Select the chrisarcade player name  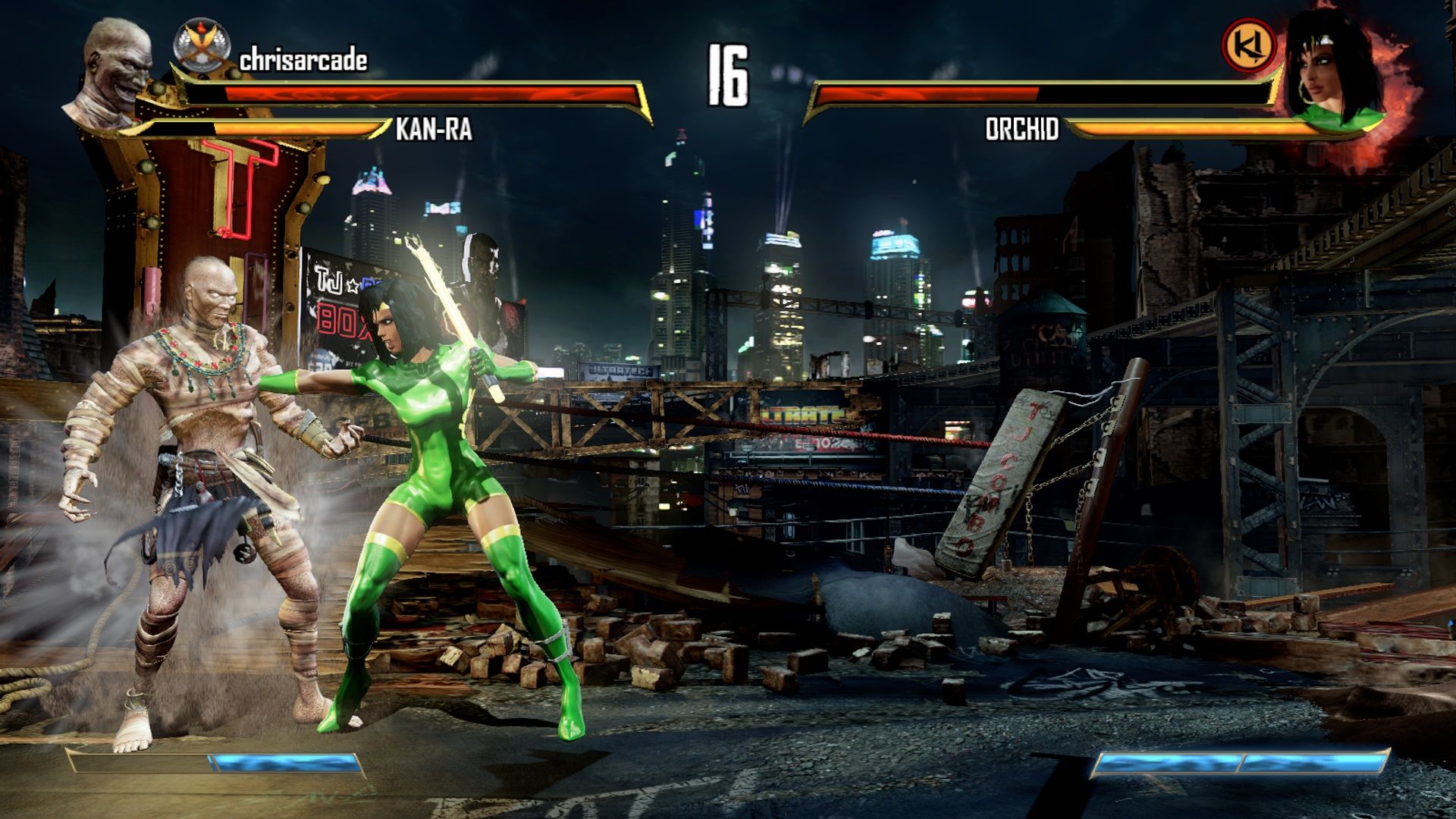click(303, 61)
